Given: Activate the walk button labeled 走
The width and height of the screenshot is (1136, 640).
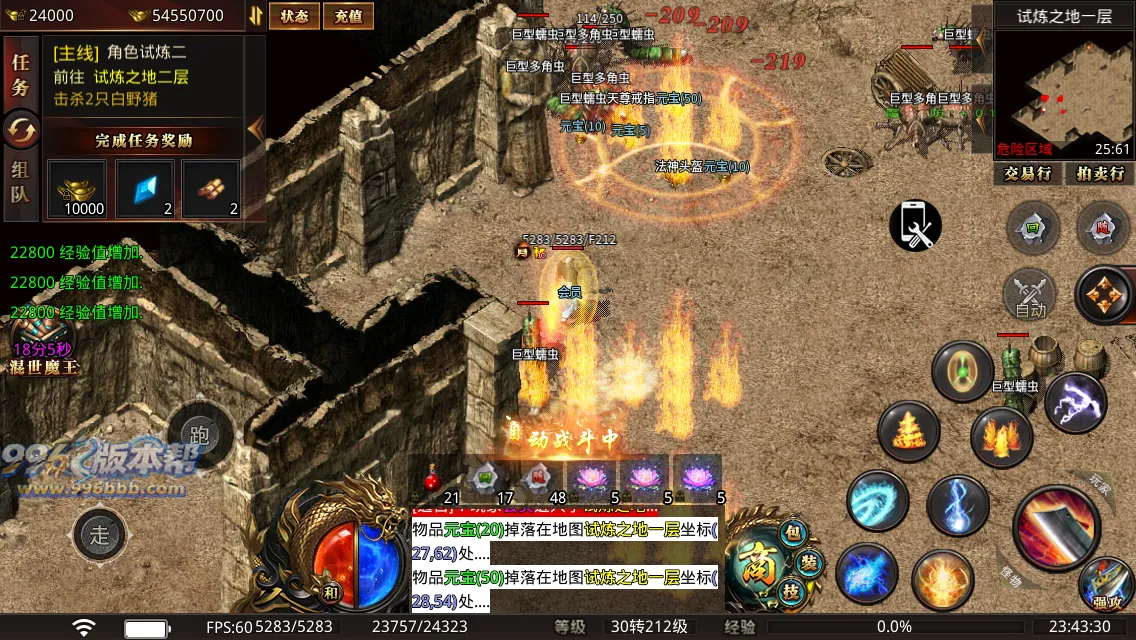Looking at the screenshot, I should tap(100, 534).
